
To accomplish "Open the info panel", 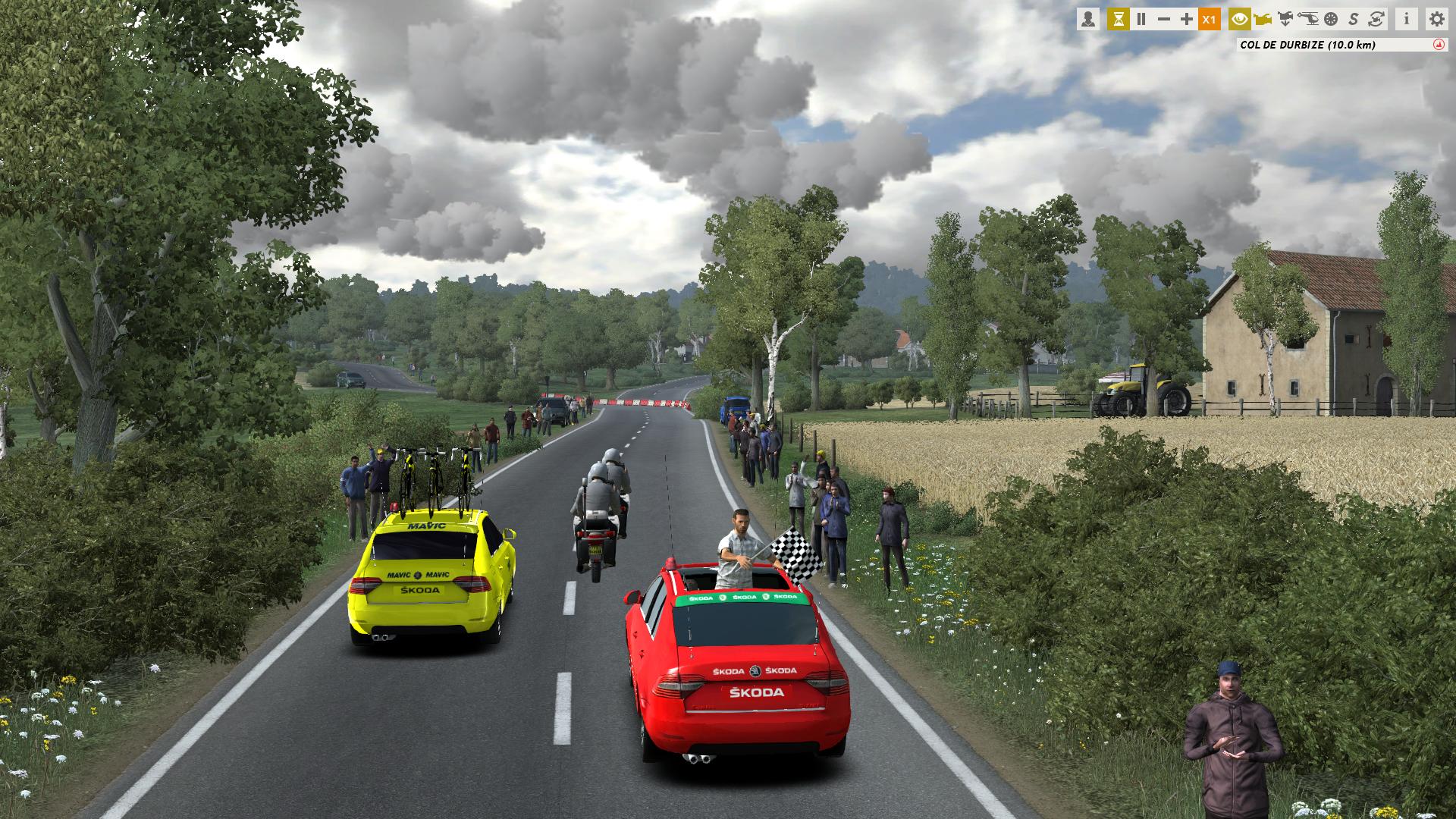I will pyautogui.click(x=1407, y=20).
